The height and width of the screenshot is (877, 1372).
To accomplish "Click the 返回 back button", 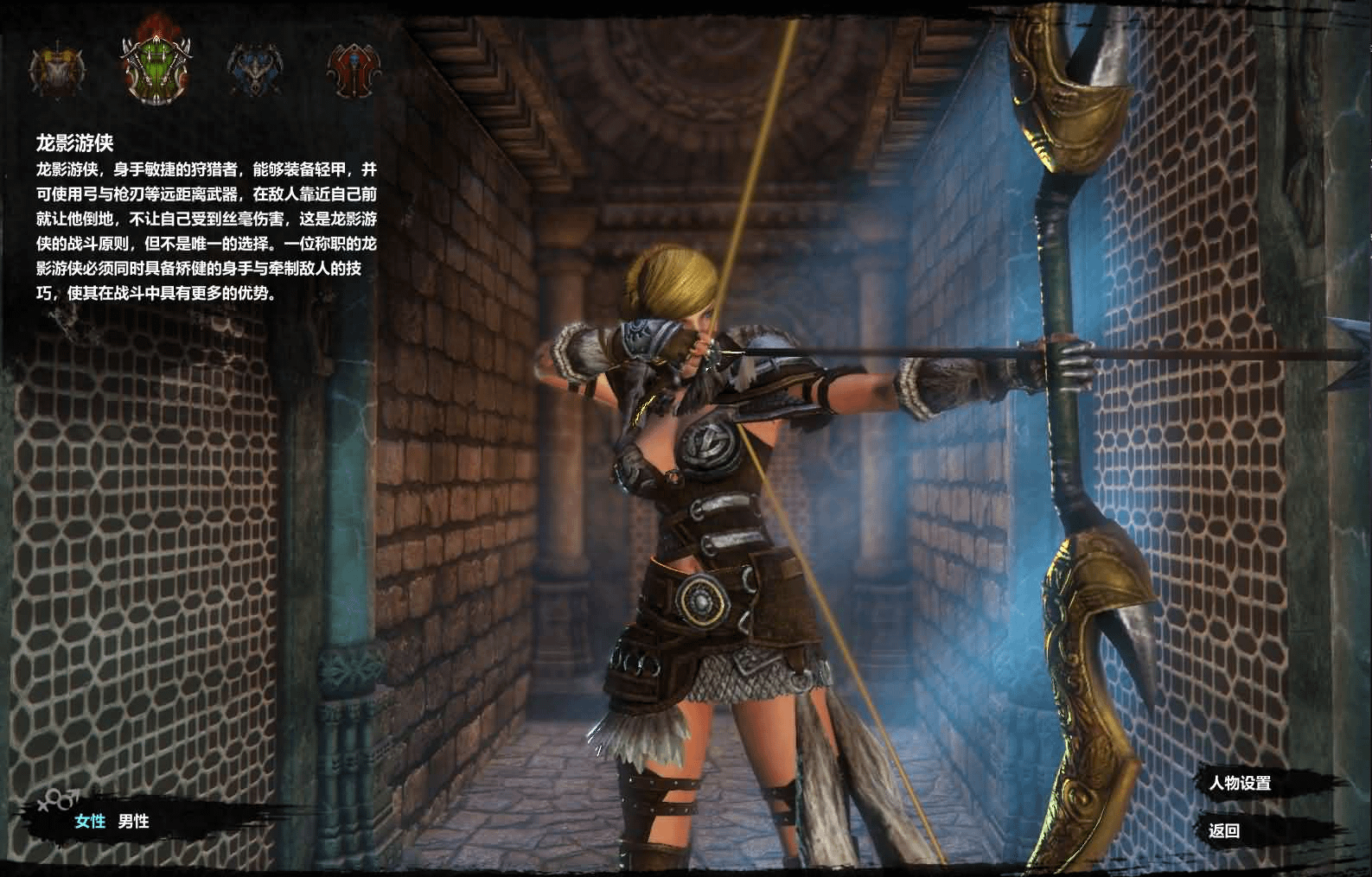I will (1224, 831).
